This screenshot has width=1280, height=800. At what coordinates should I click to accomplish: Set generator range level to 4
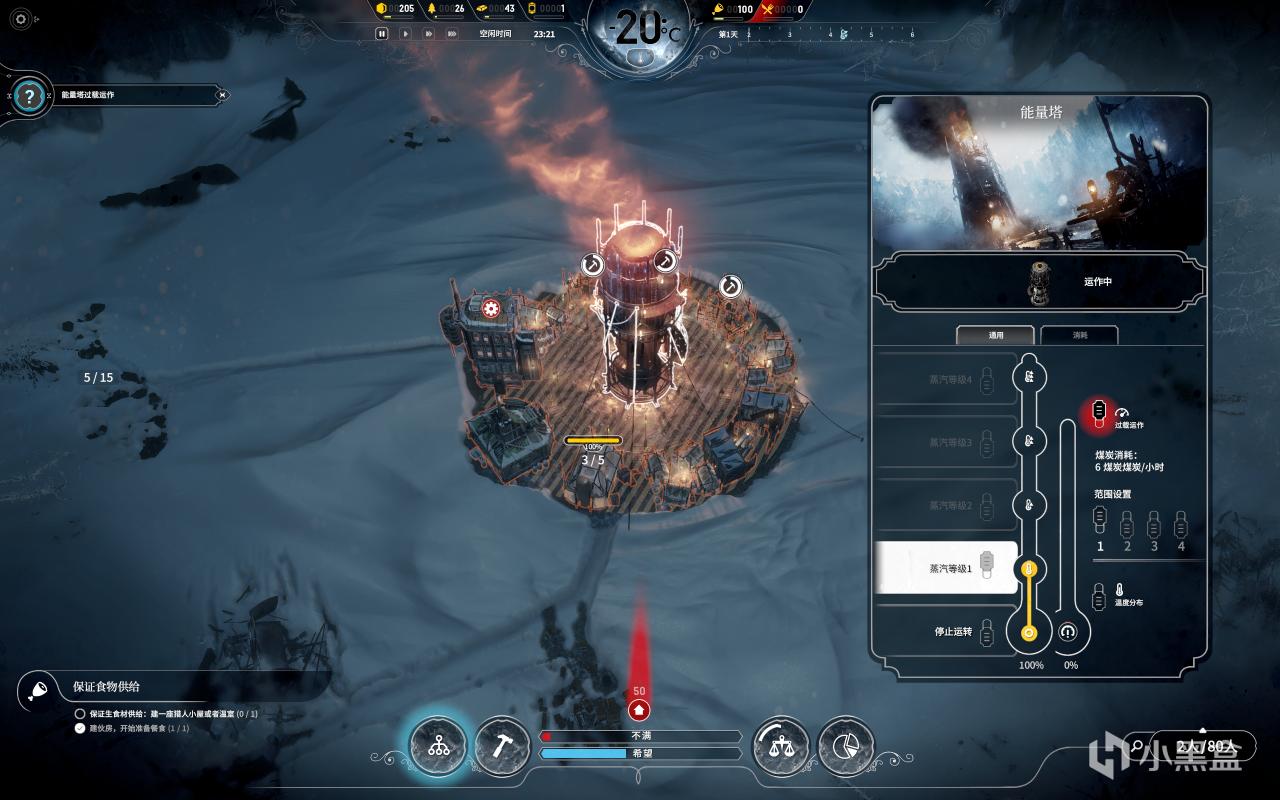pos(1181,523)
